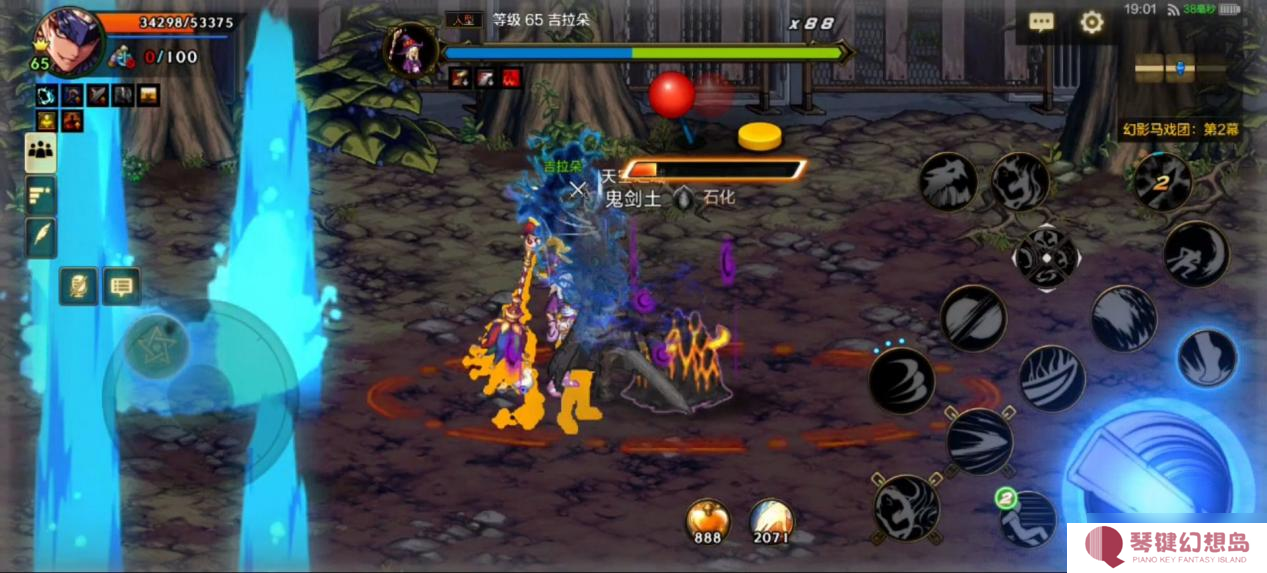Activate the skill showing charge count 2
The height and width of the screenshot is (573, 1267).
tap(1162, 182)
